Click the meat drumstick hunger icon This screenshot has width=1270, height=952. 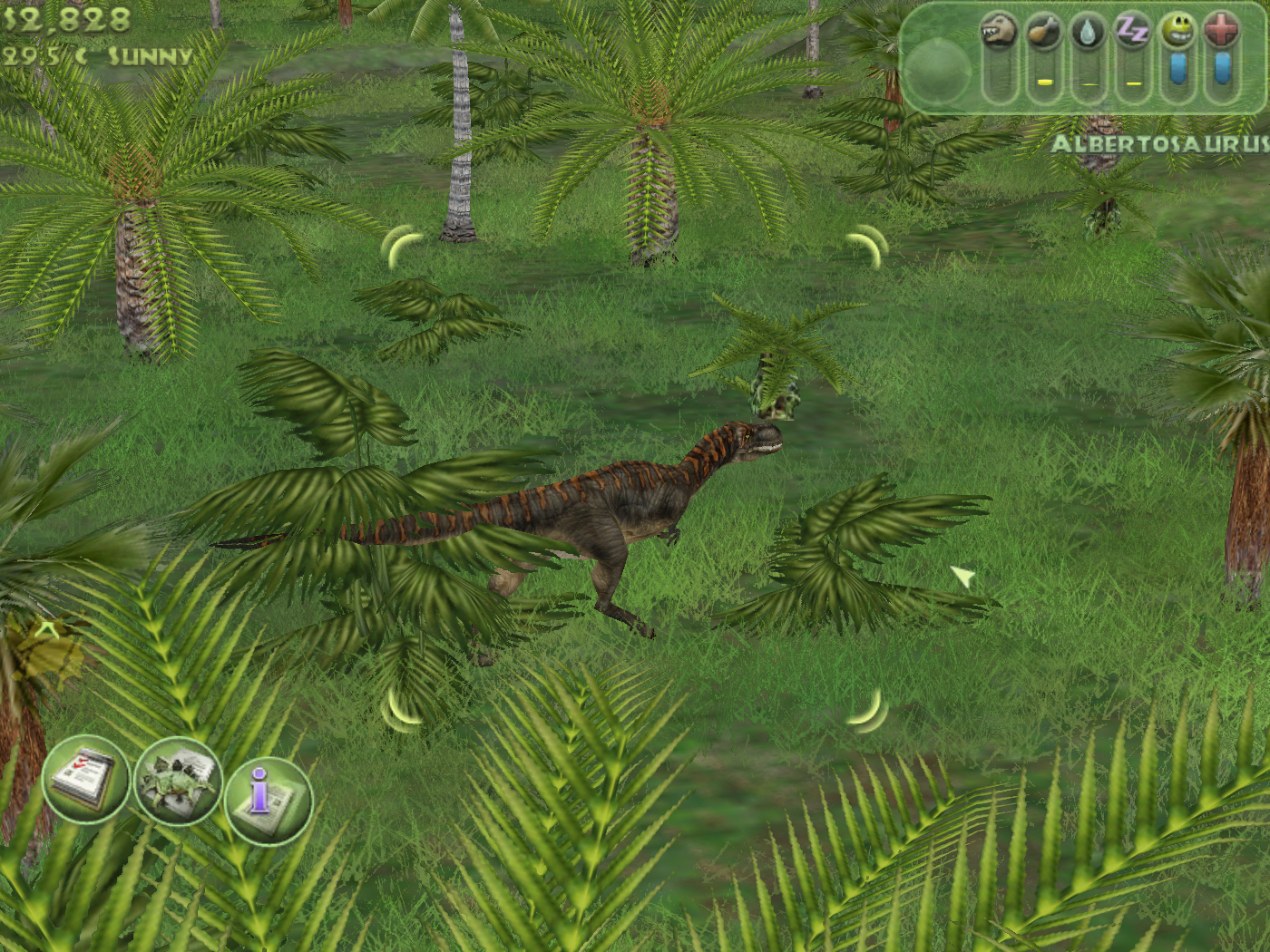click(1044, 33)
